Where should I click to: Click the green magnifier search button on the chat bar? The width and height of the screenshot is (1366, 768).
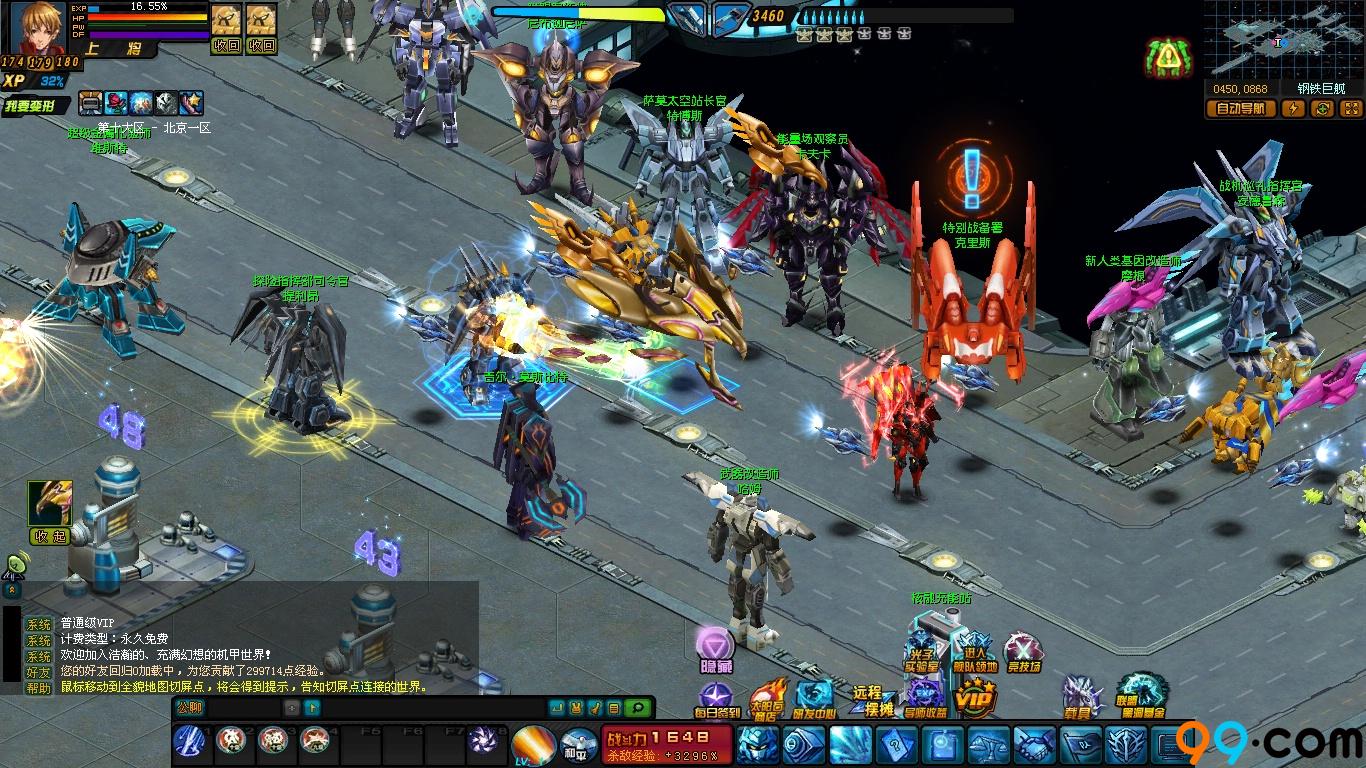637,708
